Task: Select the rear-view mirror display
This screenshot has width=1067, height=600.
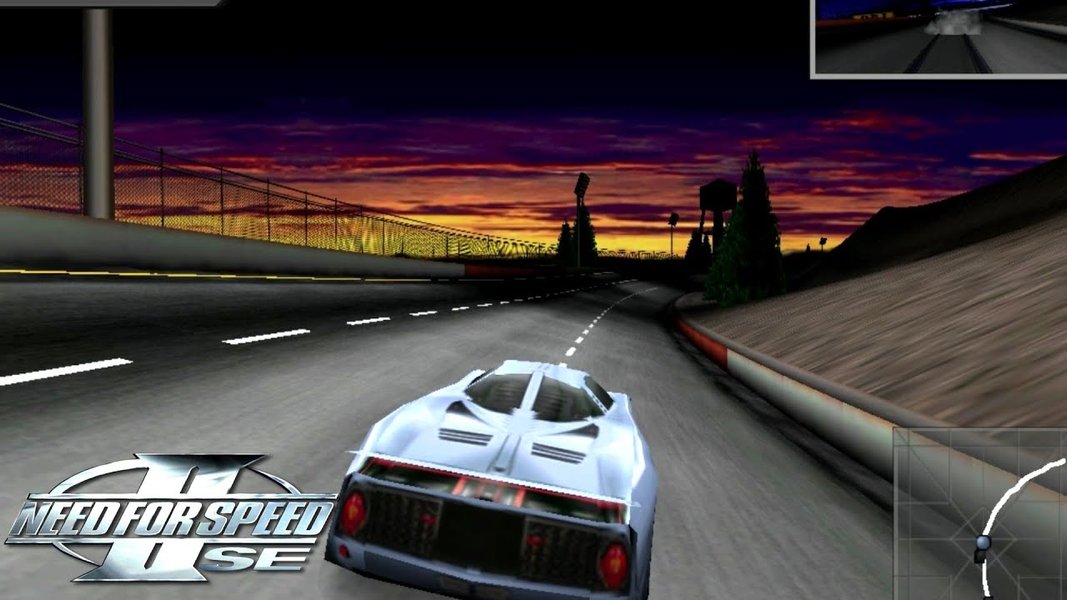Action: [x=940, y=36]
